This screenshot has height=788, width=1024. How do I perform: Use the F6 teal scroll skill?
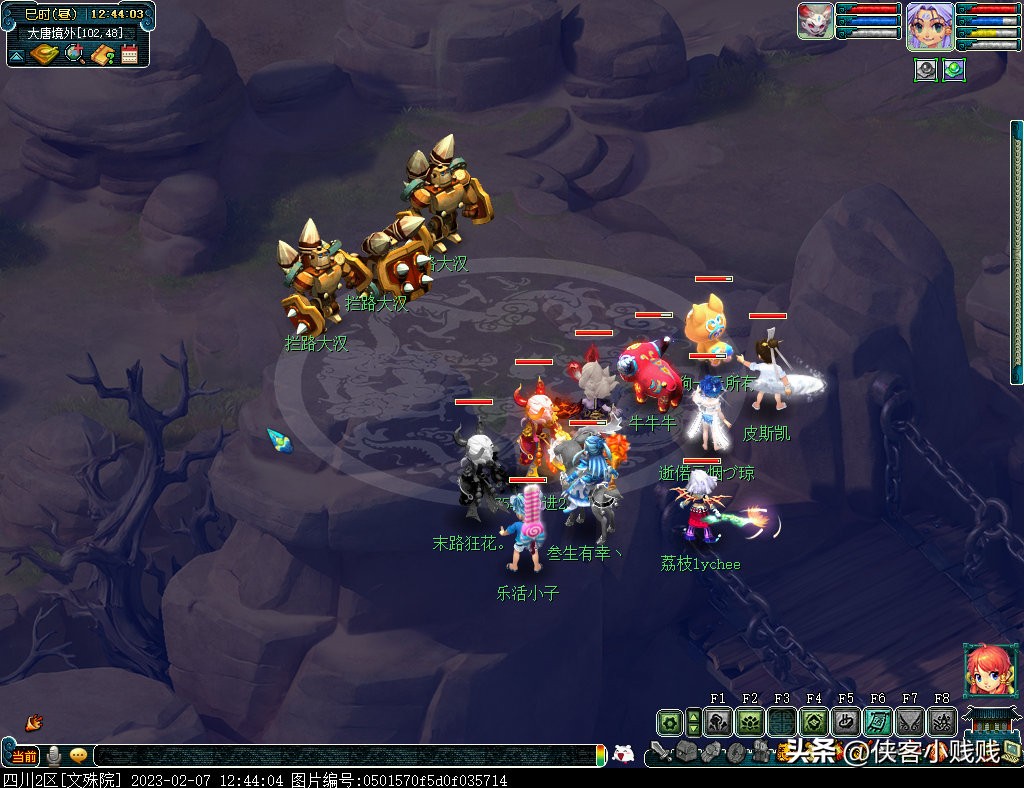[877, 722]
